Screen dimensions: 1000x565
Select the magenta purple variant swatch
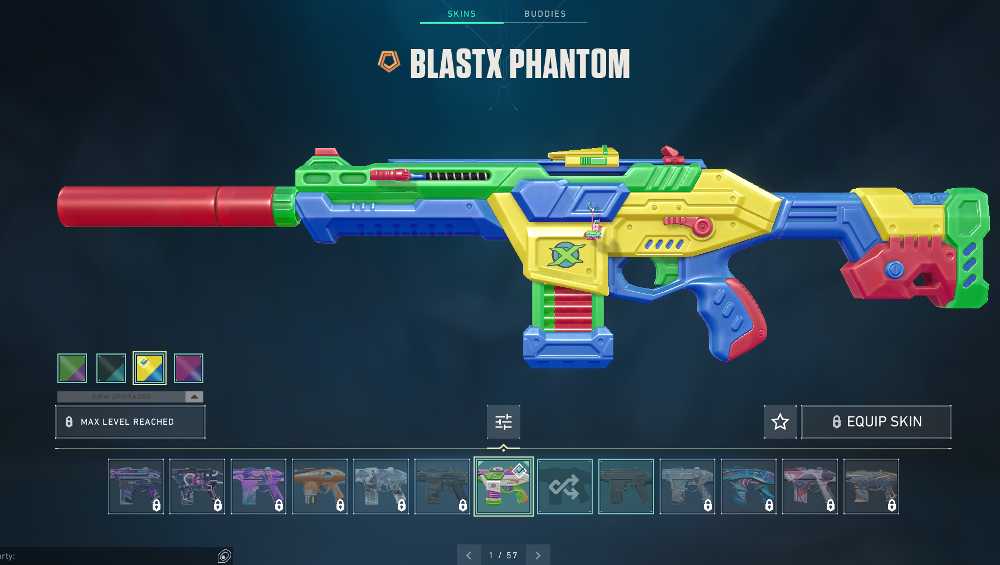(x=188, y=368)
